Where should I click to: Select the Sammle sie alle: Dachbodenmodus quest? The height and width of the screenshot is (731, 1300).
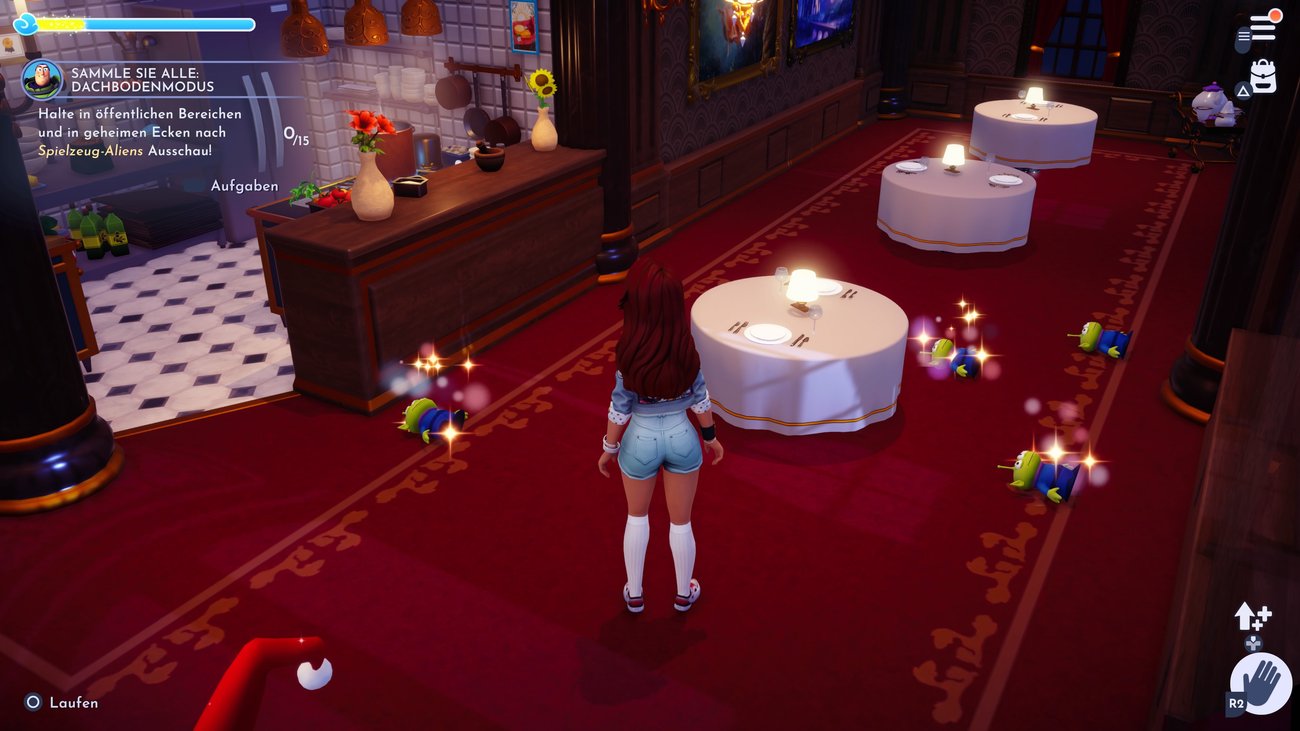pos(142,80)
